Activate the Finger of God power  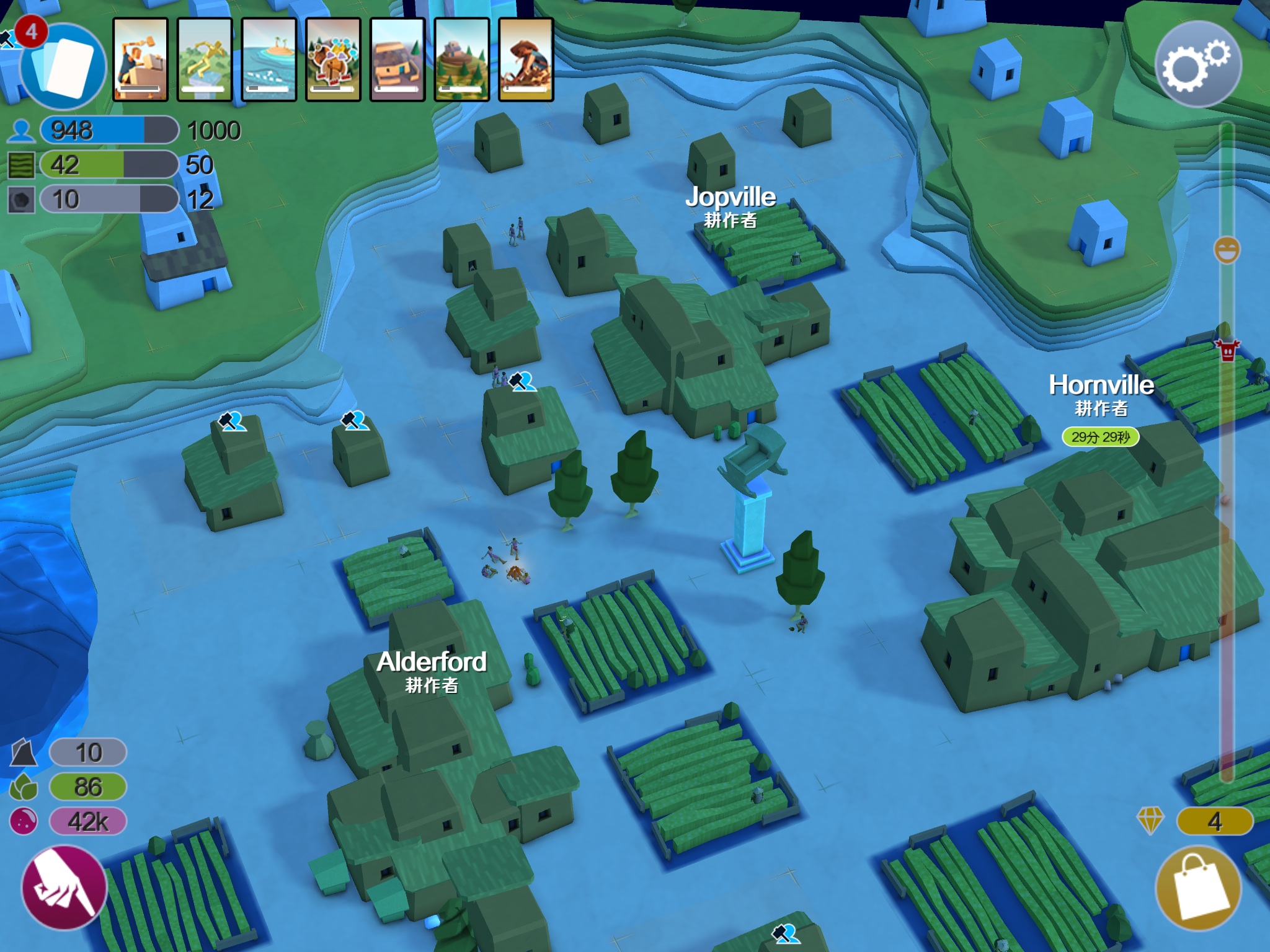coord(64,887)
